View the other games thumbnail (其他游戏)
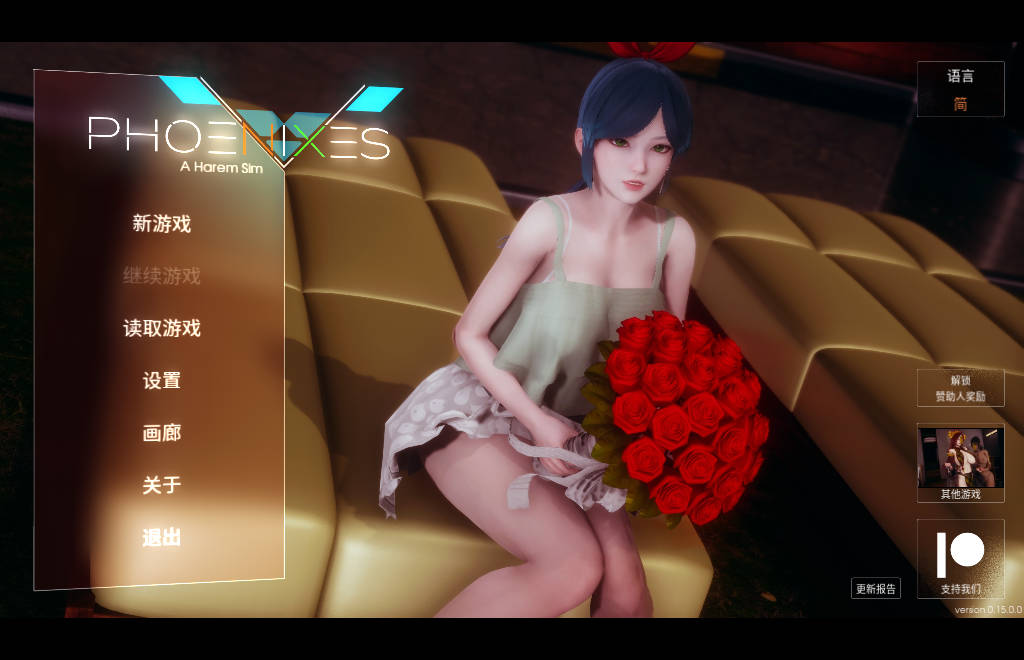The height and width of the screenshot is (660, 1024). point(960,462)
